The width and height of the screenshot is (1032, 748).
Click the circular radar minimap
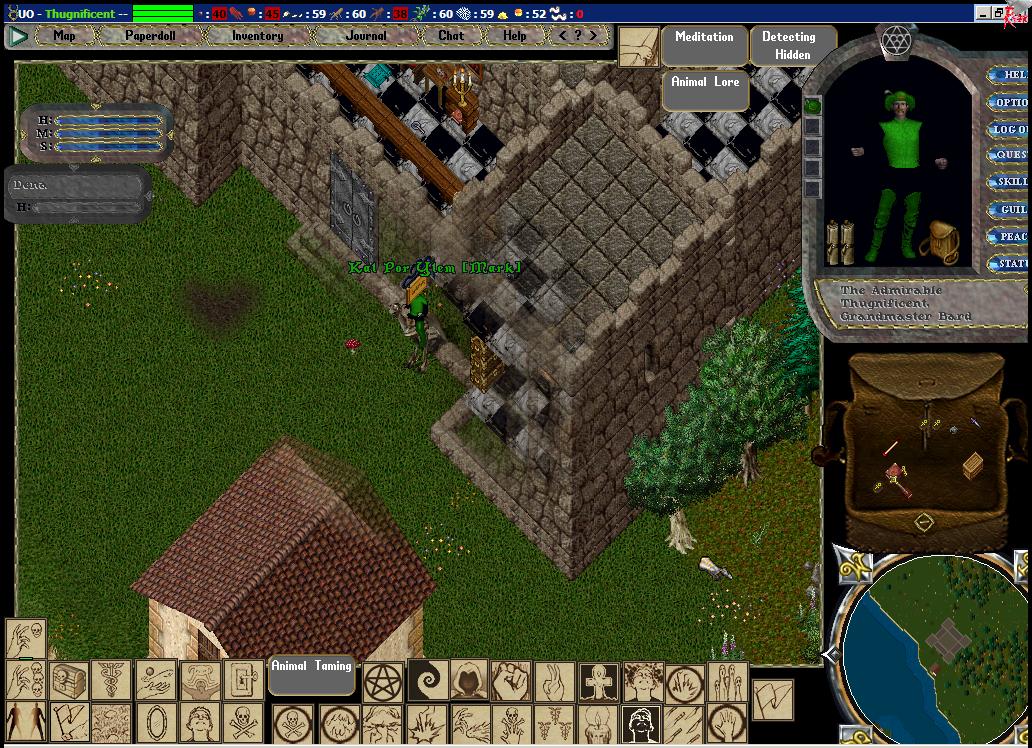pos(932,648)
